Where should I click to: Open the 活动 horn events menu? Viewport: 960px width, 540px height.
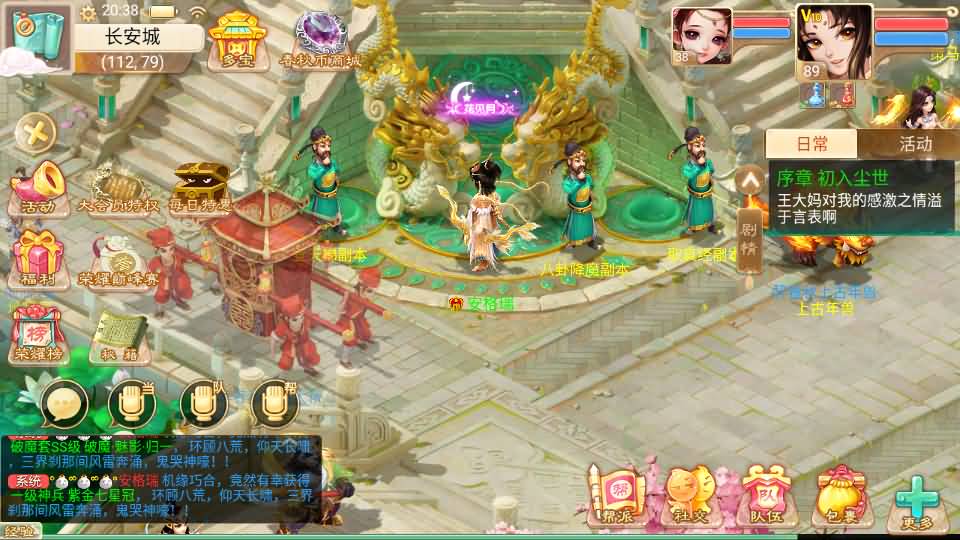[38, 190]
